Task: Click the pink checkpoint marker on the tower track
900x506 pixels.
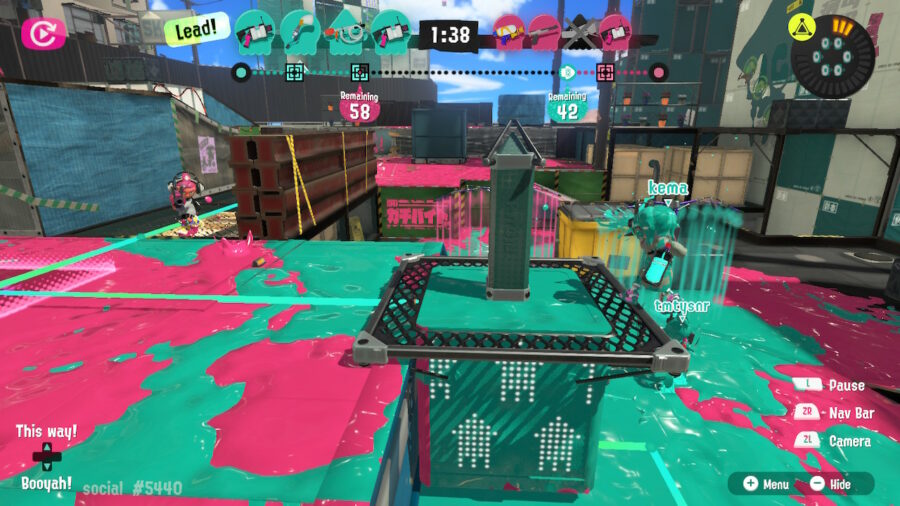Action: tap(604, 72)
